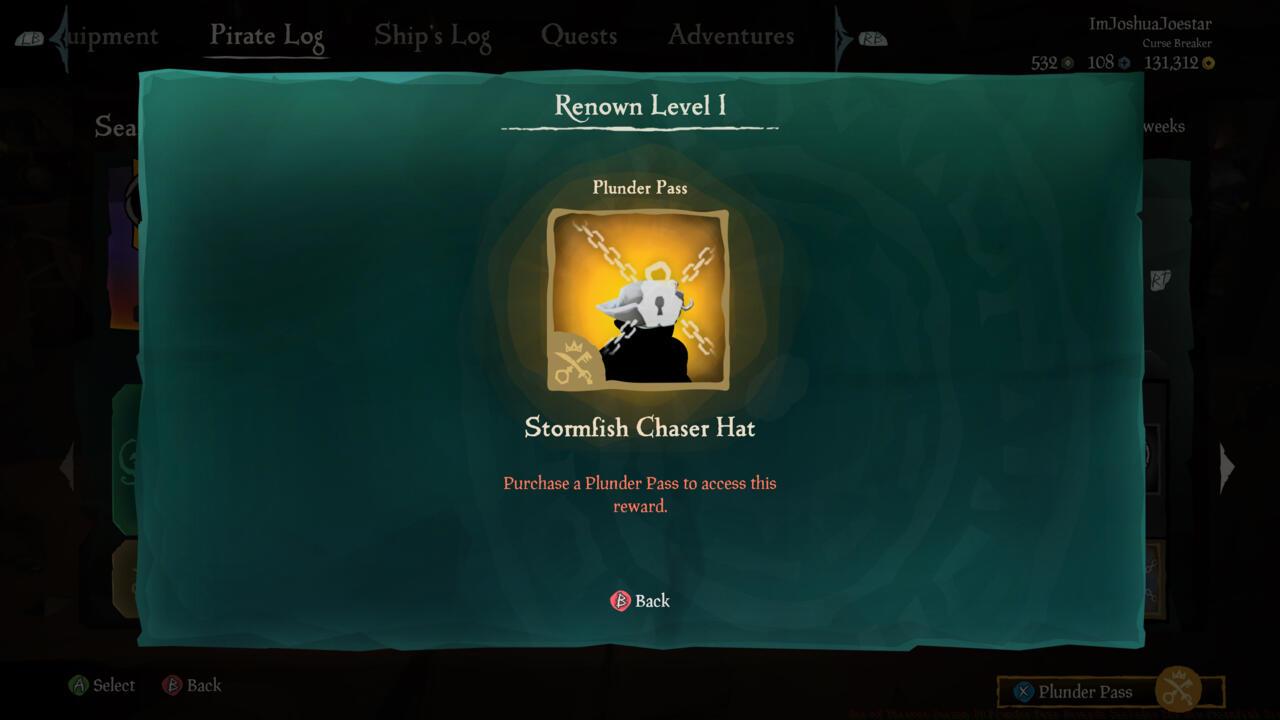Viewport: 1280px width, 720px height.
Task: Select the gold coin currency icon
Action: [1208, 62]
